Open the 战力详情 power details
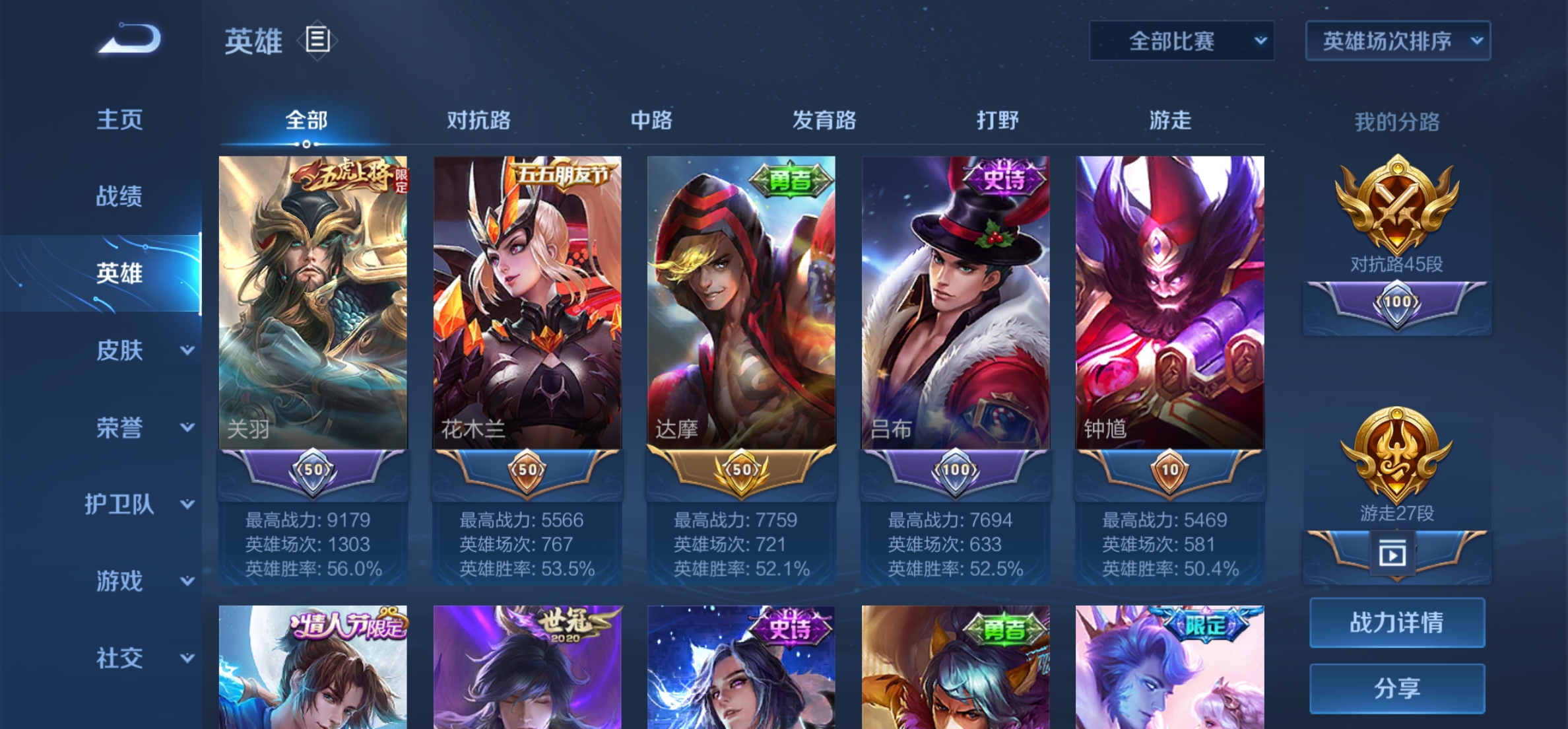Image resolution: width=1568 pixels, height=729 pixels. tap(1397, 623)
